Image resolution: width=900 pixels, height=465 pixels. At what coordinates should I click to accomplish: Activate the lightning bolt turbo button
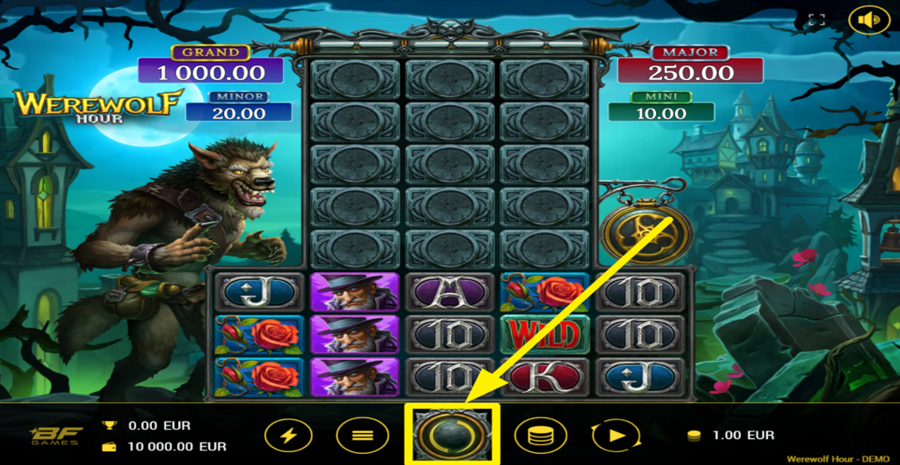288,435
